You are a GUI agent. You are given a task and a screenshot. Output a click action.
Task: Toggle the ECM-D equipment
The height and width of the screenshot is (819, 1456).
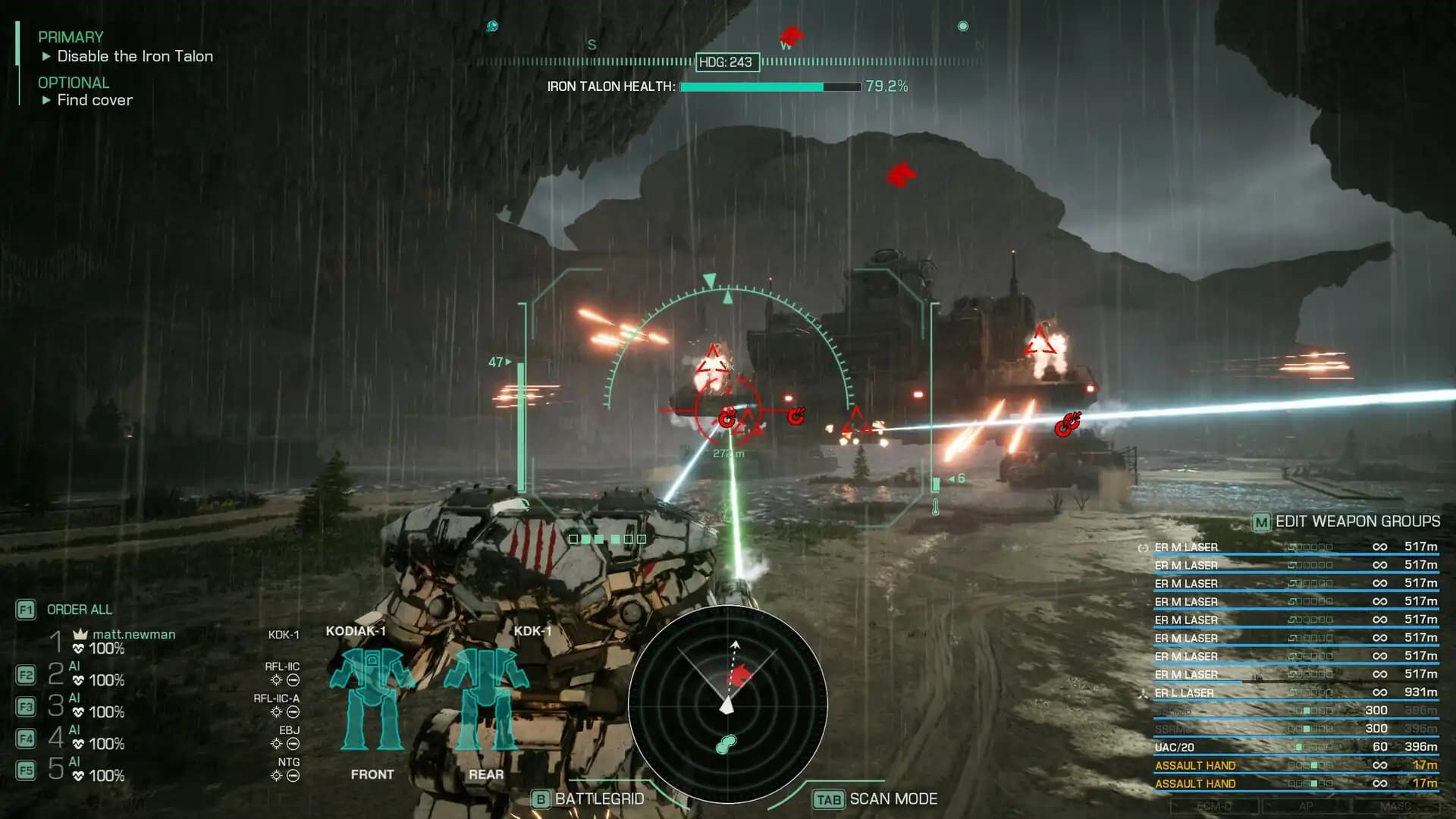(x=1216, y=805)
